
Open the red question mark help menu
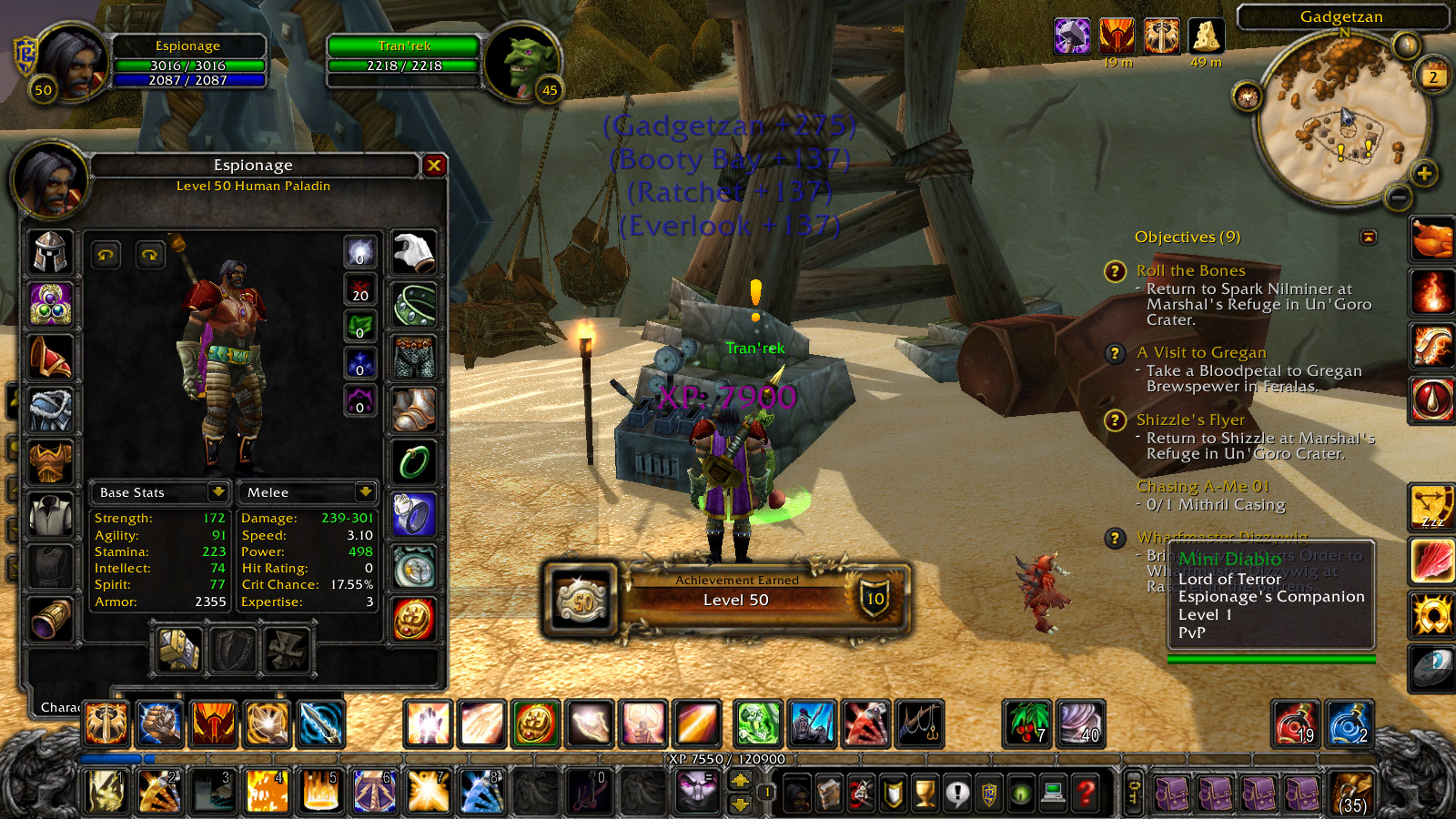(1086, 794)
